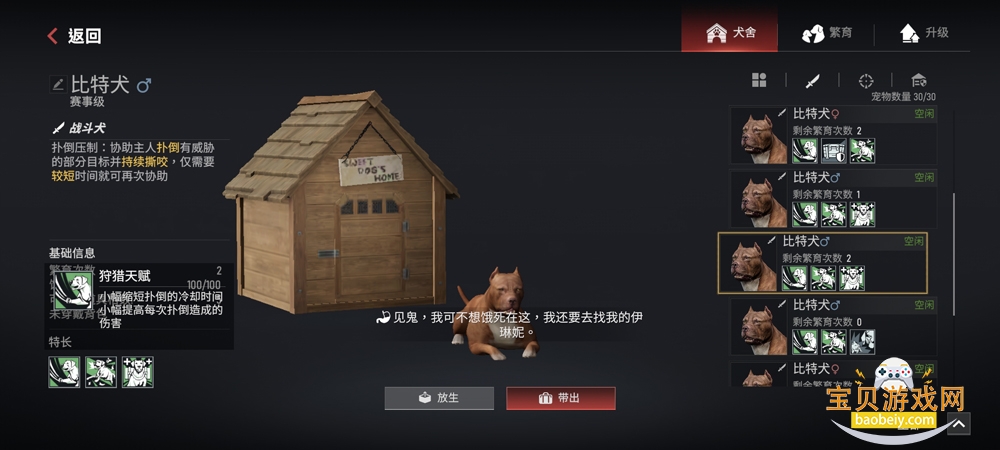Click the third trait icon under 特长
Viewport: 1000px width, 450px height.
pyautogui.click(x=138, y=372)
